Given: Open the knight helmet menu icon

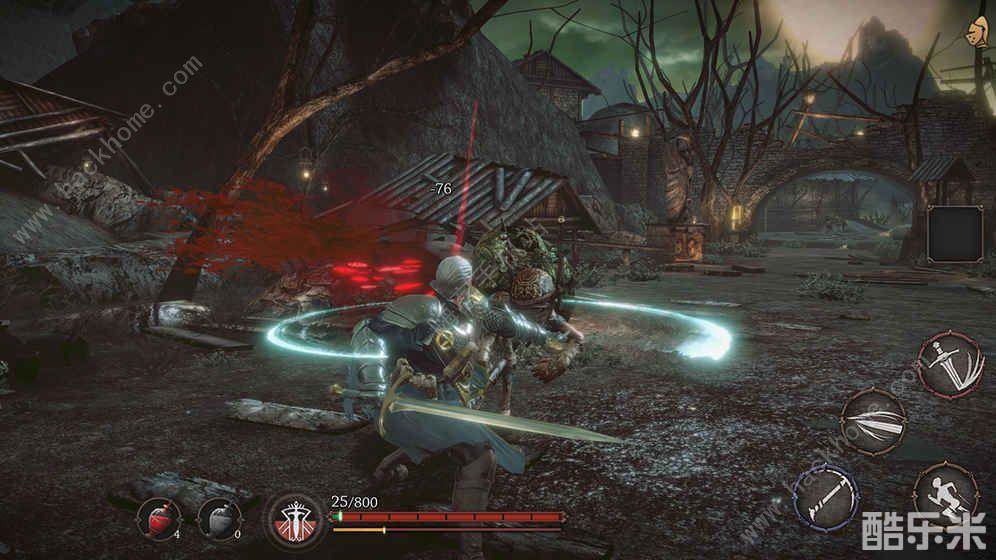Looking at the screenshot, I should (970, 30).
